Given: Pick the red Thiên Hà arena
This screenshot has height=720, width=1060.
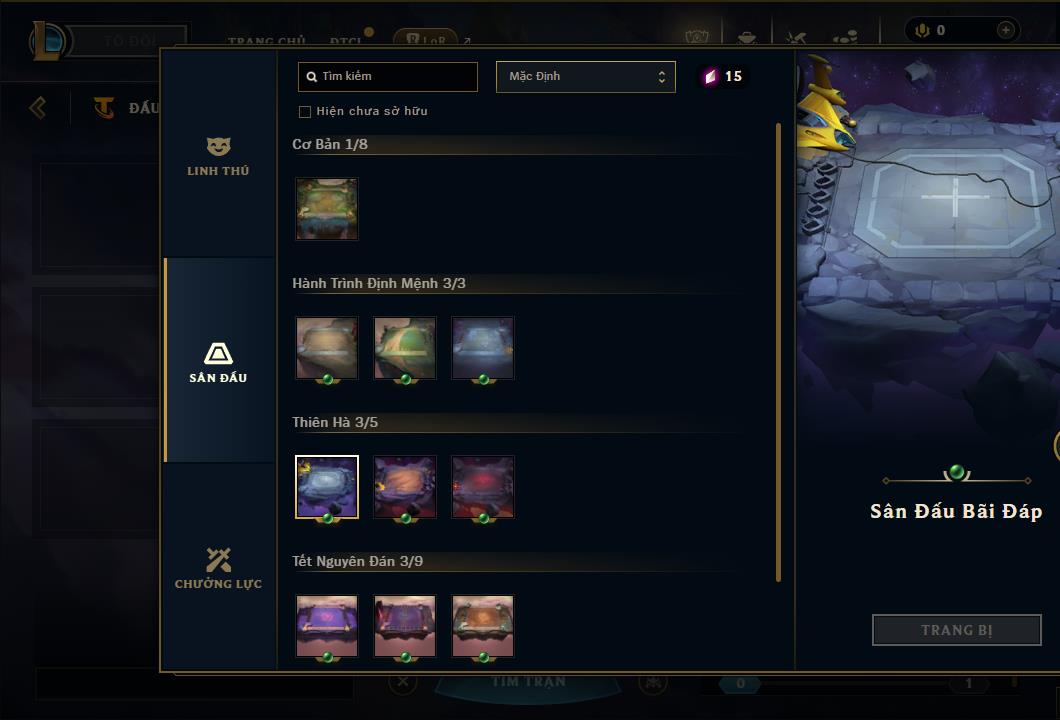Looking at the screenshot, I should pyautogui.click(x=483, y=487).
